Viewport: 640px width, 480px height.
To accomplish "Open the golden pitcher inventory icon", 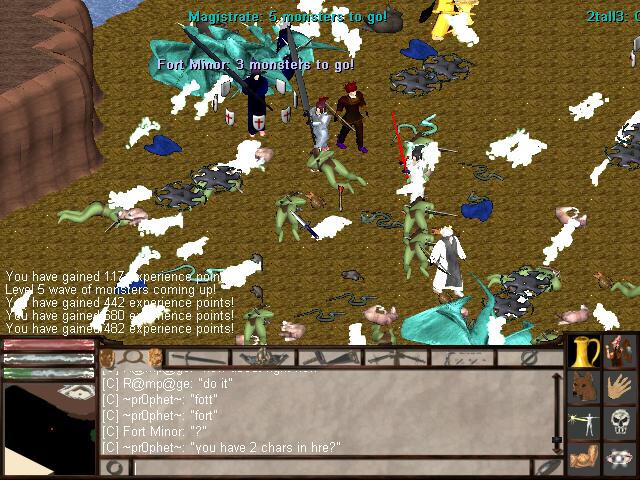I will tap(585, 352).
